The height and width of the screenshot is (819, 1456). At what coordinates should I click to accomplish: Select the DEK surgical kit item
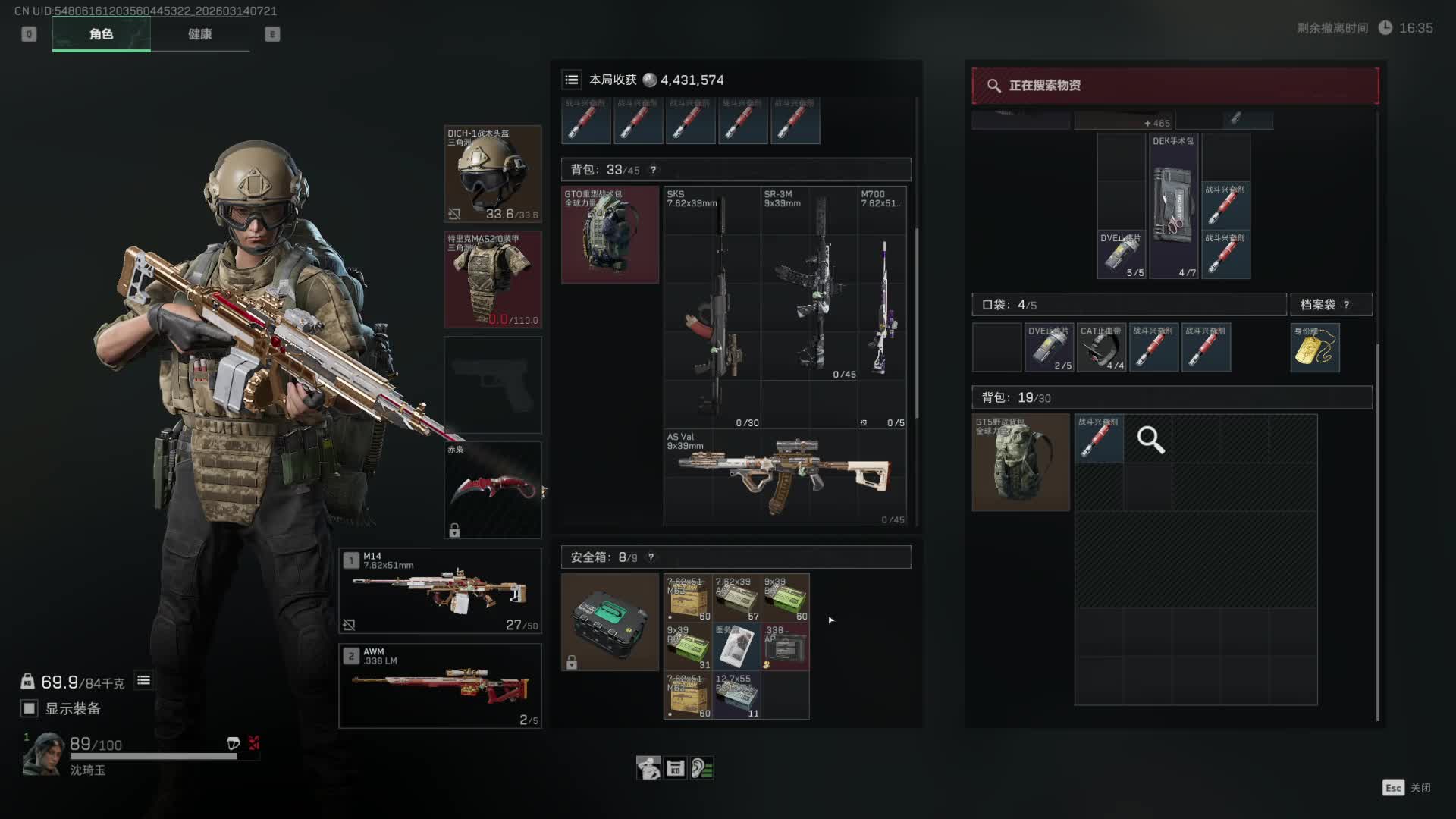pos(1173,206)
